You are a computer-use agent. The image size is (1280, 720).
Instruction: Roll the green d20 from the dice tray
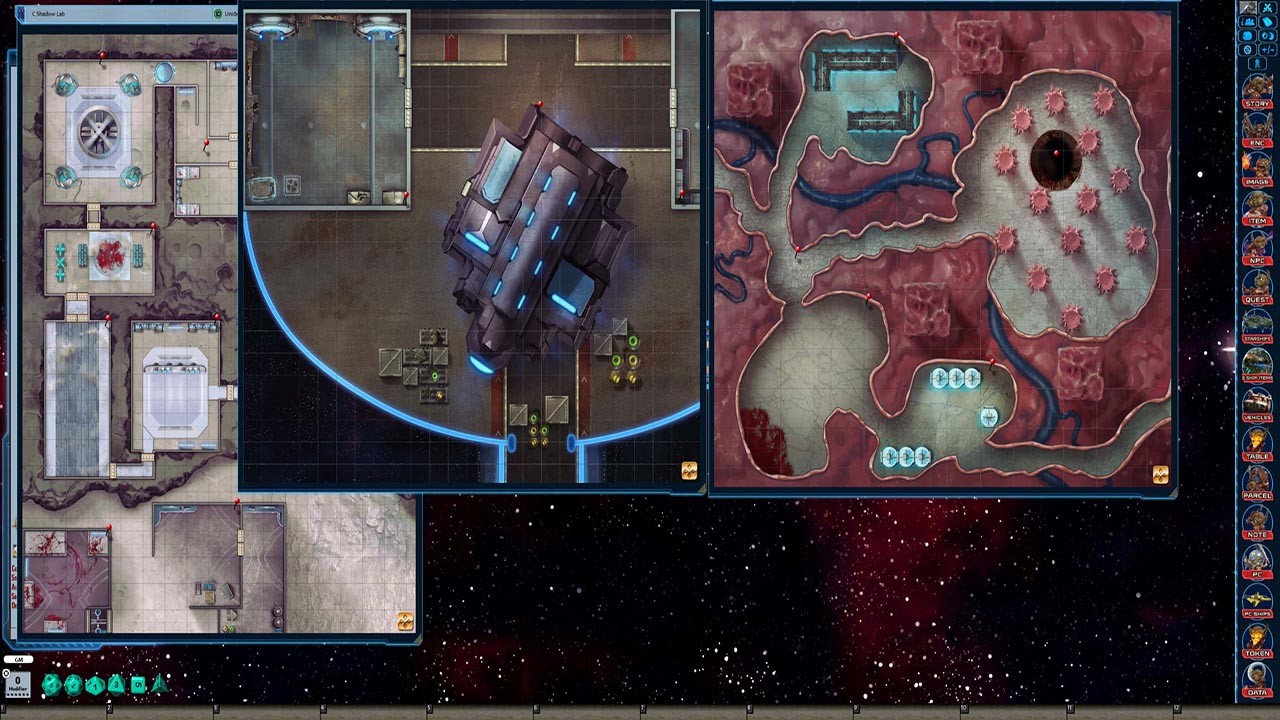click(x=72, y=685)
